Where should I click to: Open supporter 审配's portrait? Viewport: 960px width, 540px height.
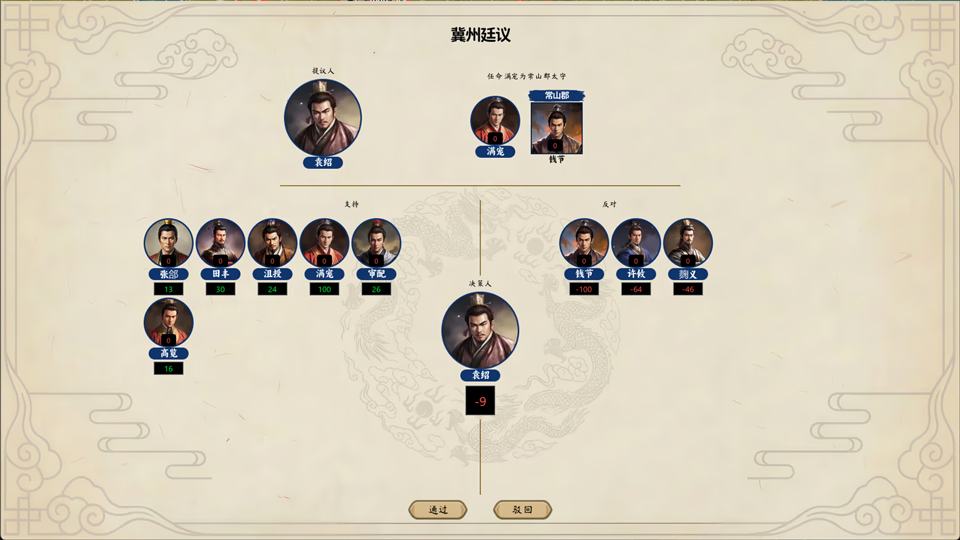(376, 244)
